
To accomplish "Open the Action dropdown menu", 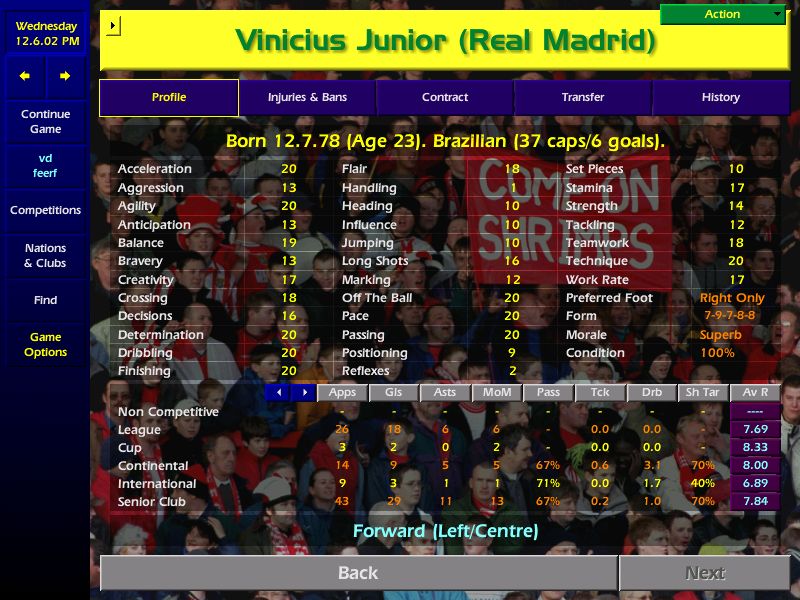I will coord(723,14).
